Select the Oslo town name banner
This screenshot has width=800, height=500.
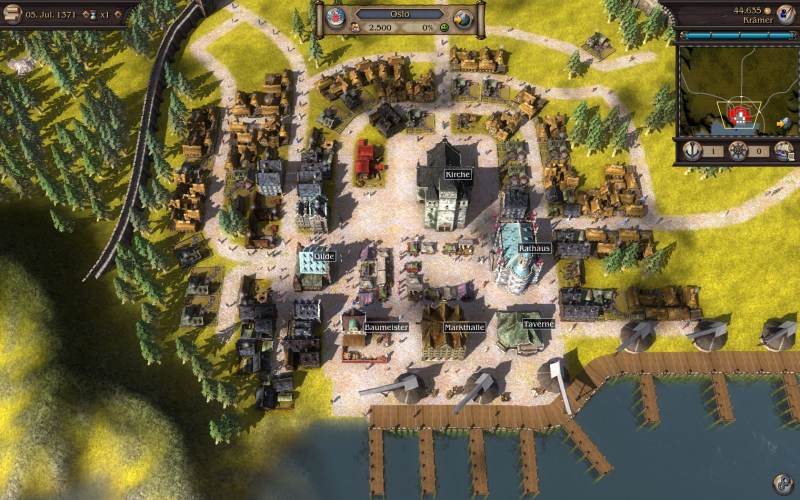399,14
